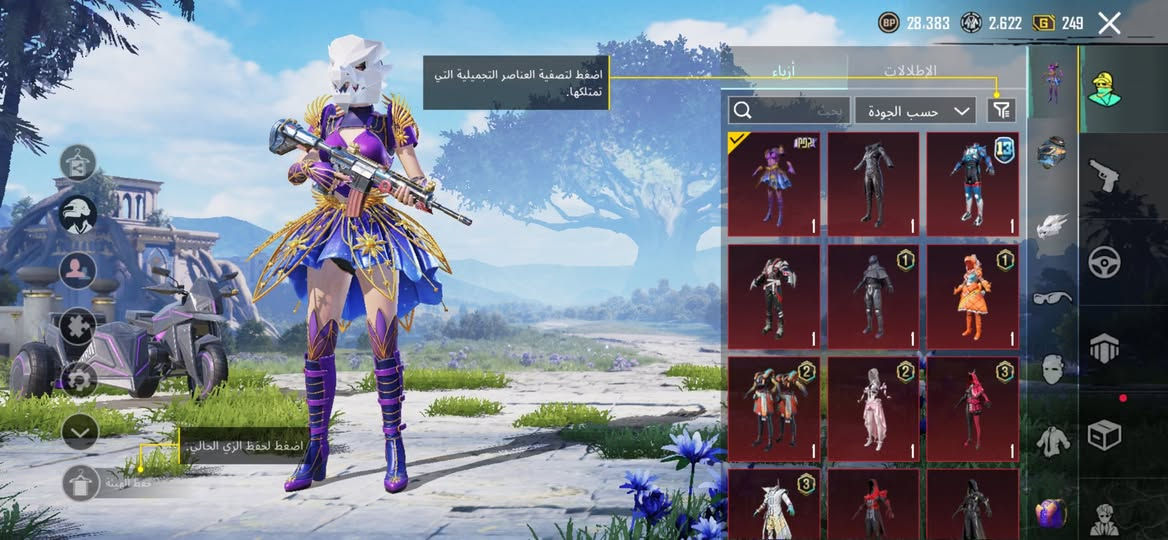The width and height of the screenshot is (1168, 540).
Task: Click the puzzle piece button
Action: point(79,325)
